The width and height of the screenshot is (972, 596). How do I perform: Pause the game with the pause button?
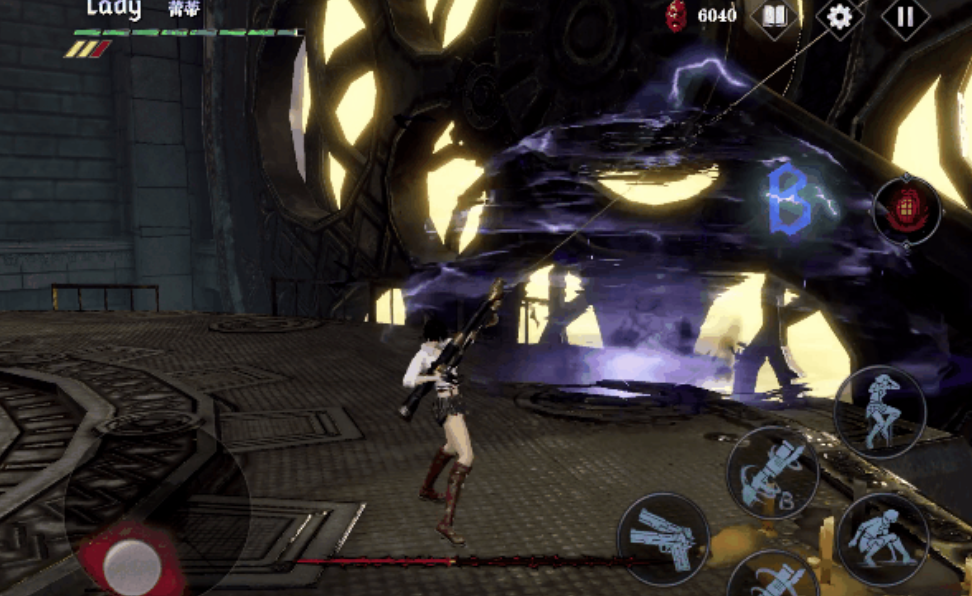click(x=905, y=17)
